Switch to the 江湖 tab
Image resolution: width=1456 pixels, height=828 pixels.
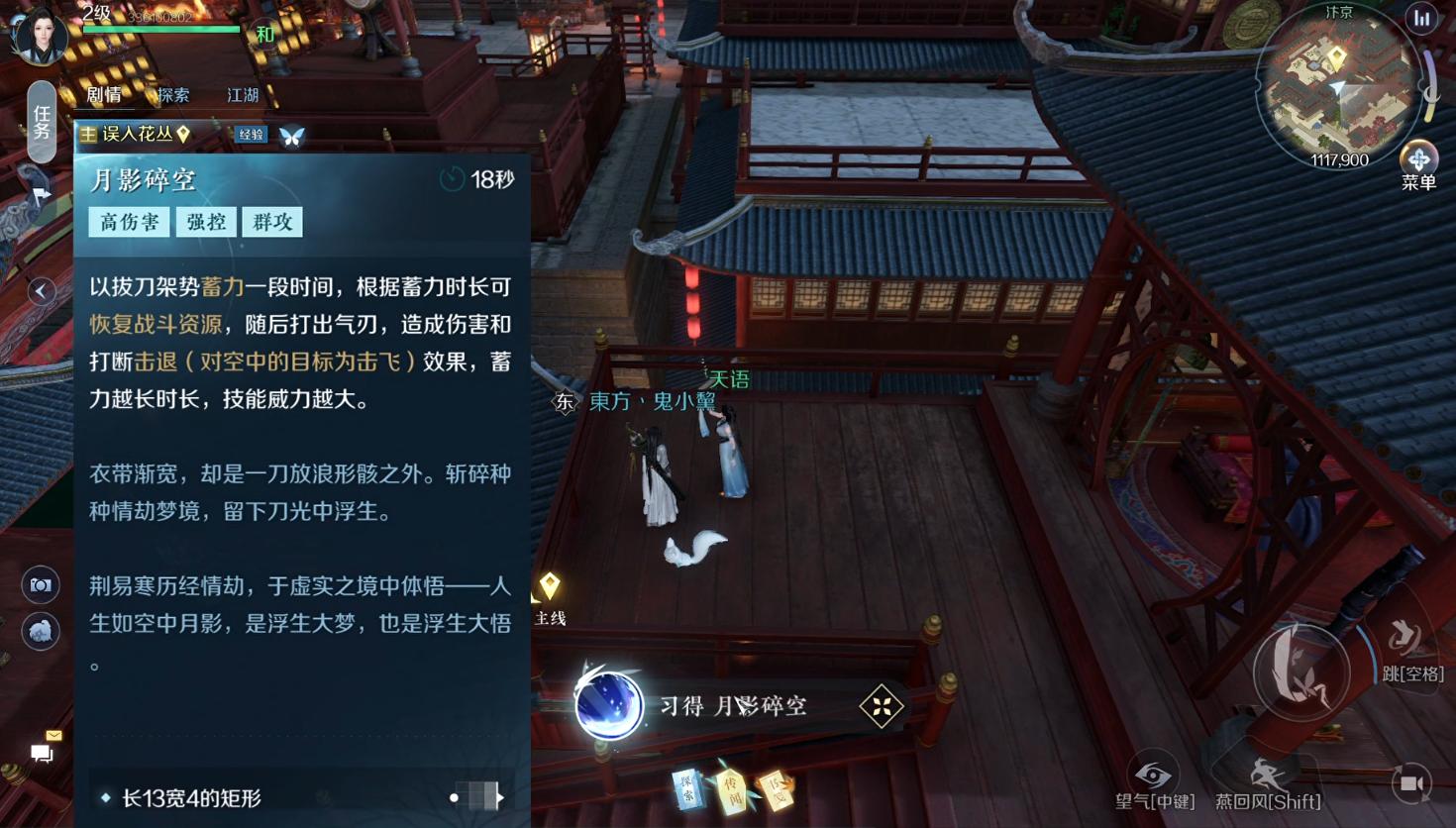[244, 95]
